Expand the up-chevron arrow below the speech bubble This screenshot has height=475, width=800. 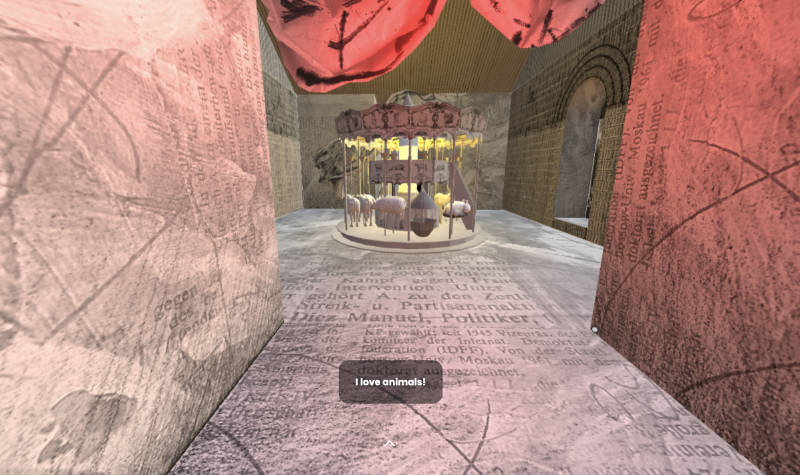coord(390,443)
